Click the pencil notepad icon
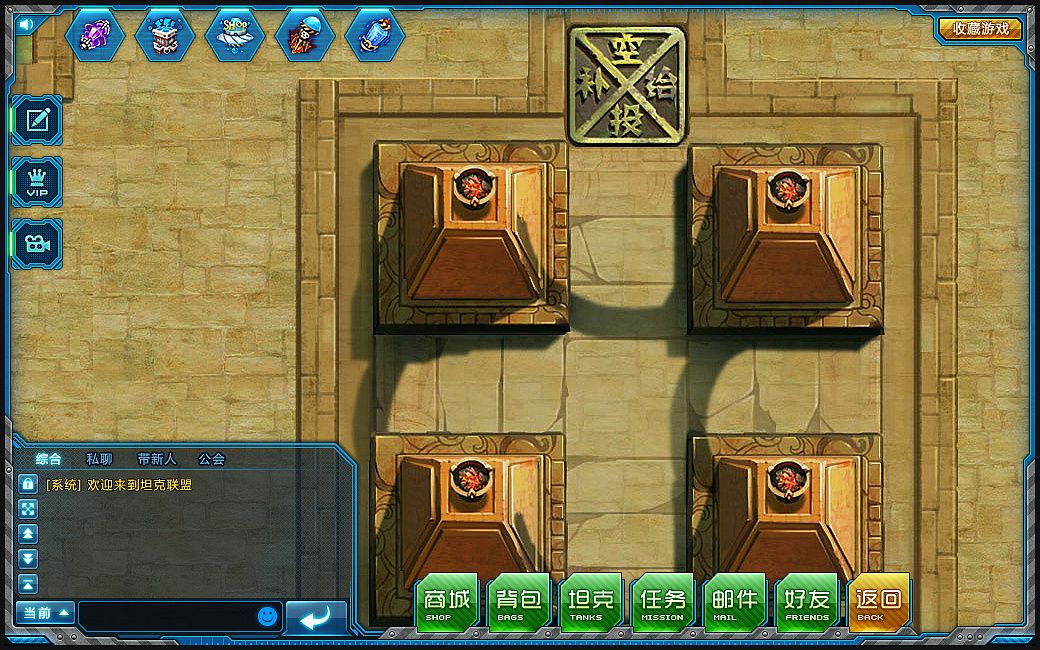Image resolution: width=1040 pixels, height=650 pixels. pos(38,120)
